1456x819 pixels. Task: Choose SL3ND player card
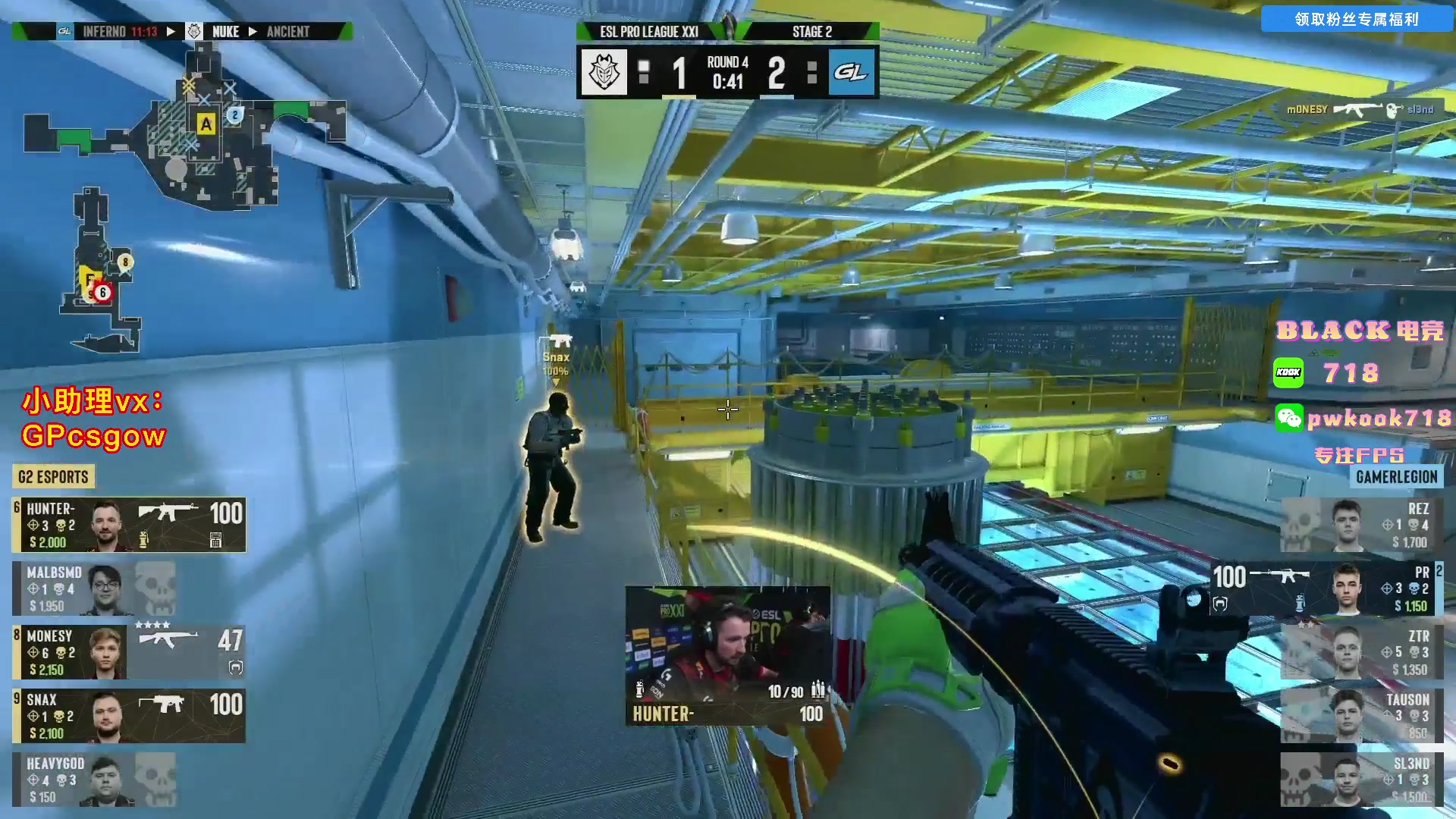click(1362, 780)
